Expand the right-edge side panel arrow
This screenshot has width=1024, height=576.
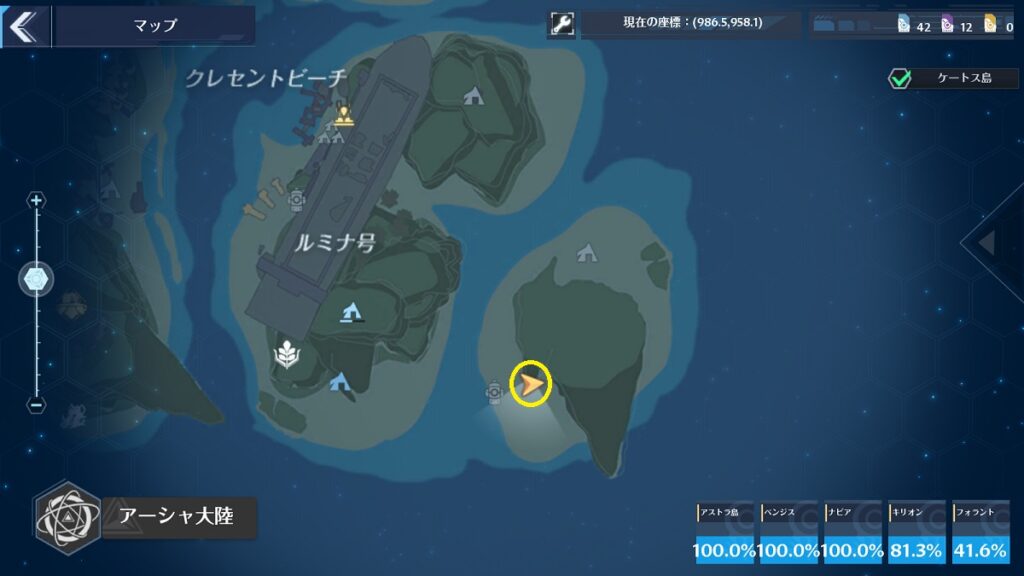pos(987,242)
